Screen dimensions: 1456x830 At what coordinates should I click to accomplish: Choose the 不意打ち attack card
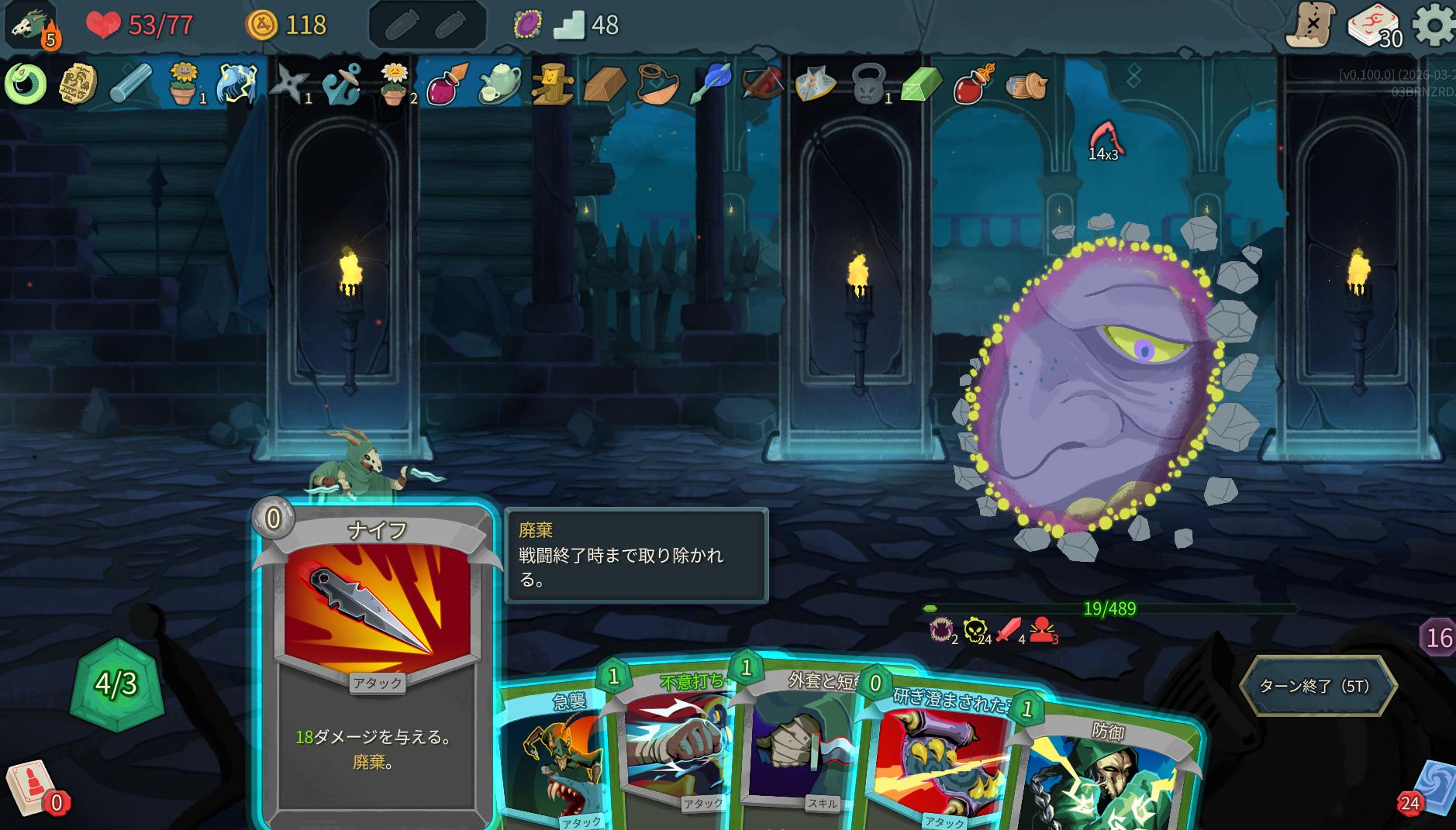point(675,744)
